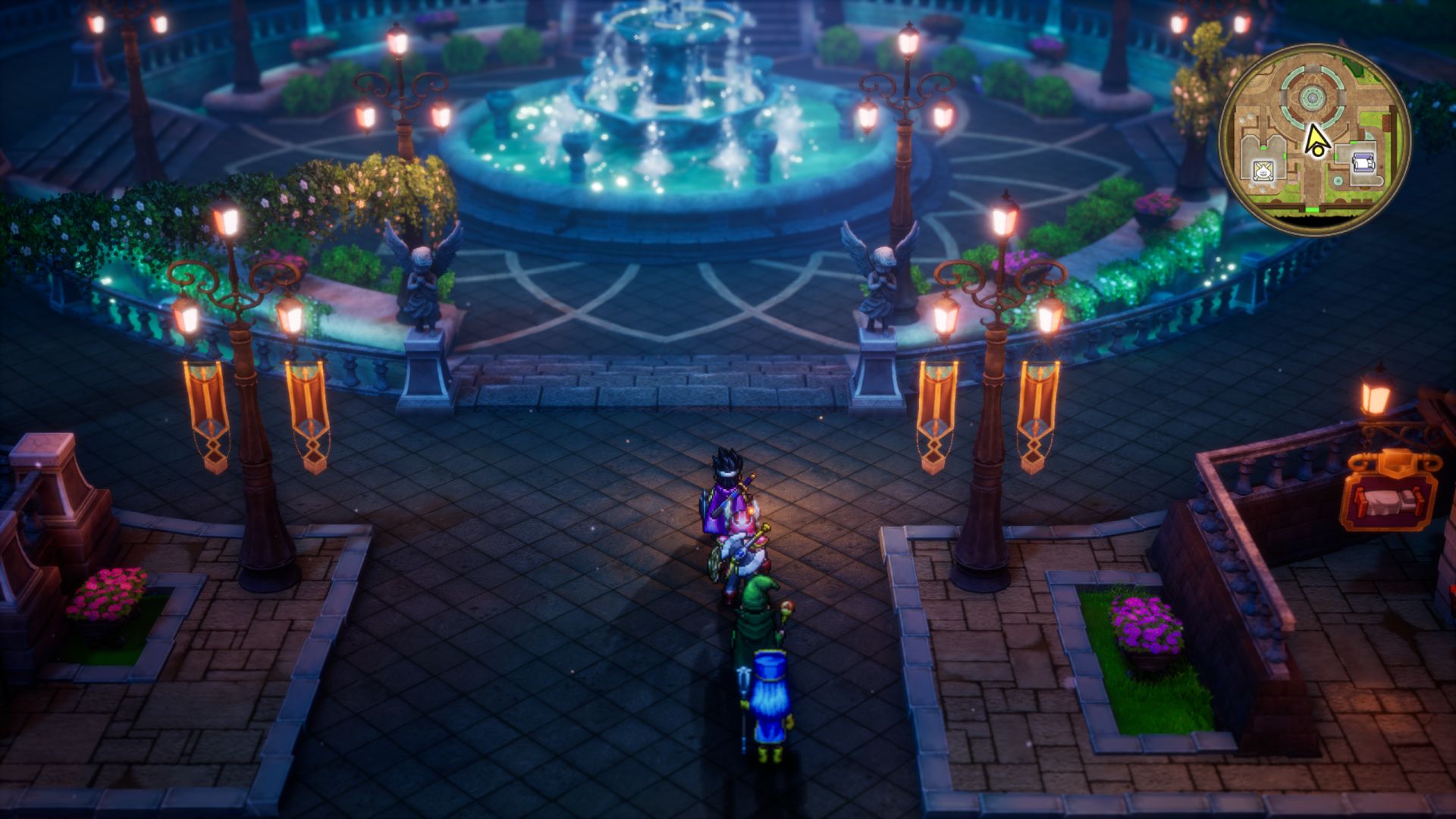Open the circular town minimap

pyautogui.click(x=1314, y=139)
